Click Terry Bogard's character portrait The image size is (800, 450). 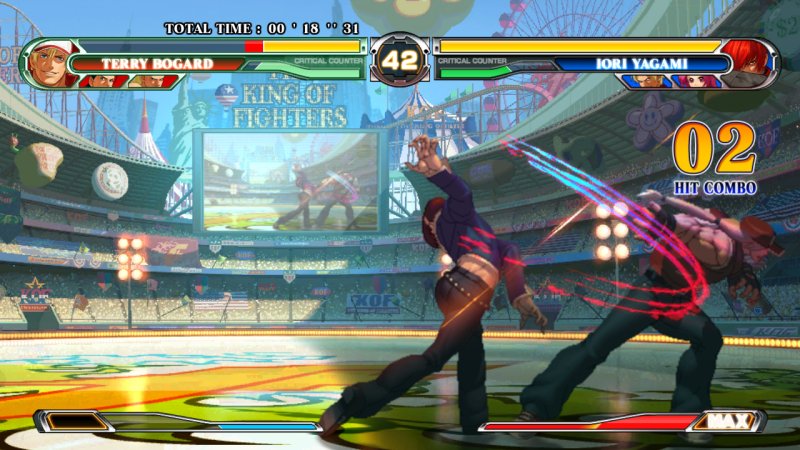pyautogui.click(x=46, y=63)
